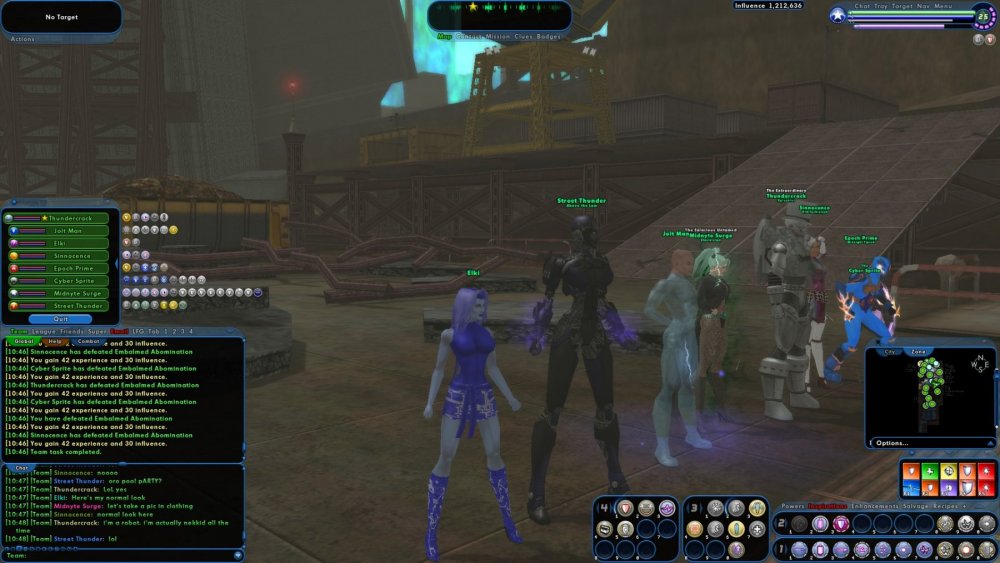The height and width of the screenshot is (563, 1000).
Task: Switch to the Combat chat channel tab
Action: [x=87, y=341]
